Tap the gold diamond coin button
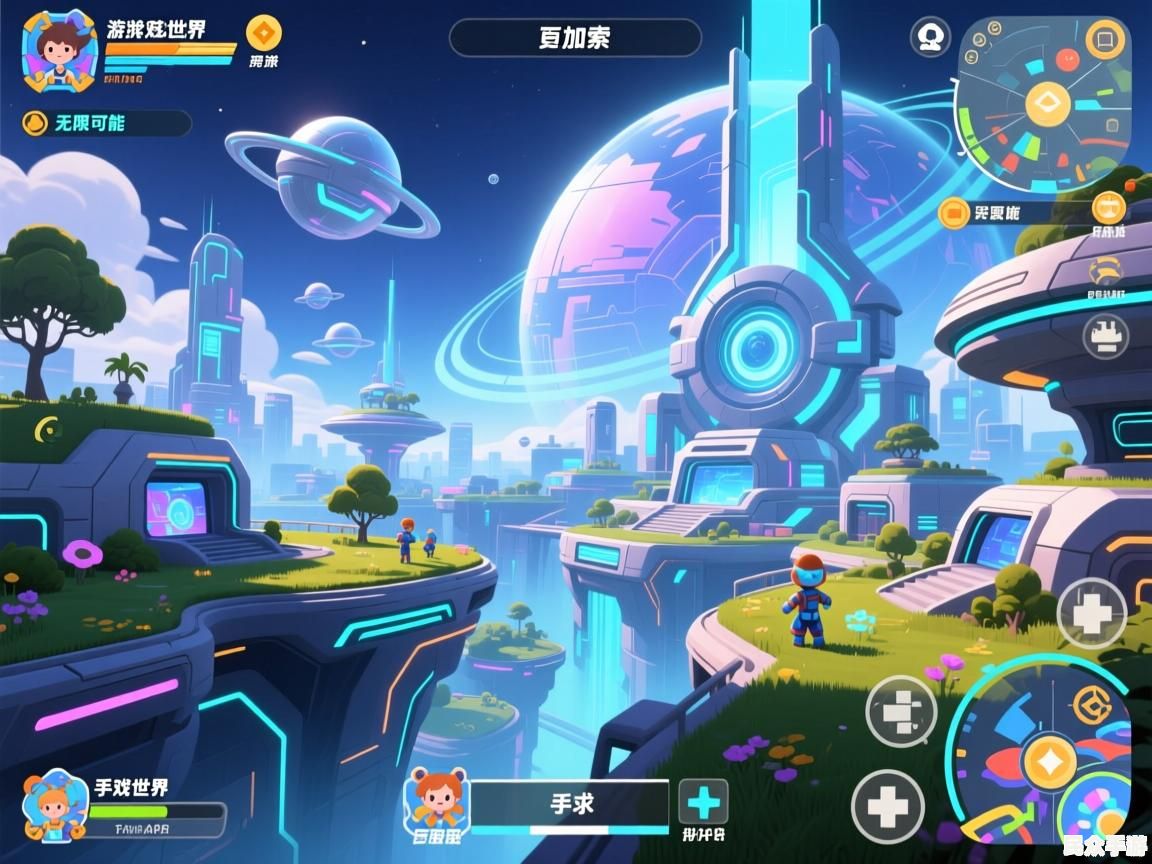The height and width of the screenshot is (864, 1152). click(x=264, y=33)
